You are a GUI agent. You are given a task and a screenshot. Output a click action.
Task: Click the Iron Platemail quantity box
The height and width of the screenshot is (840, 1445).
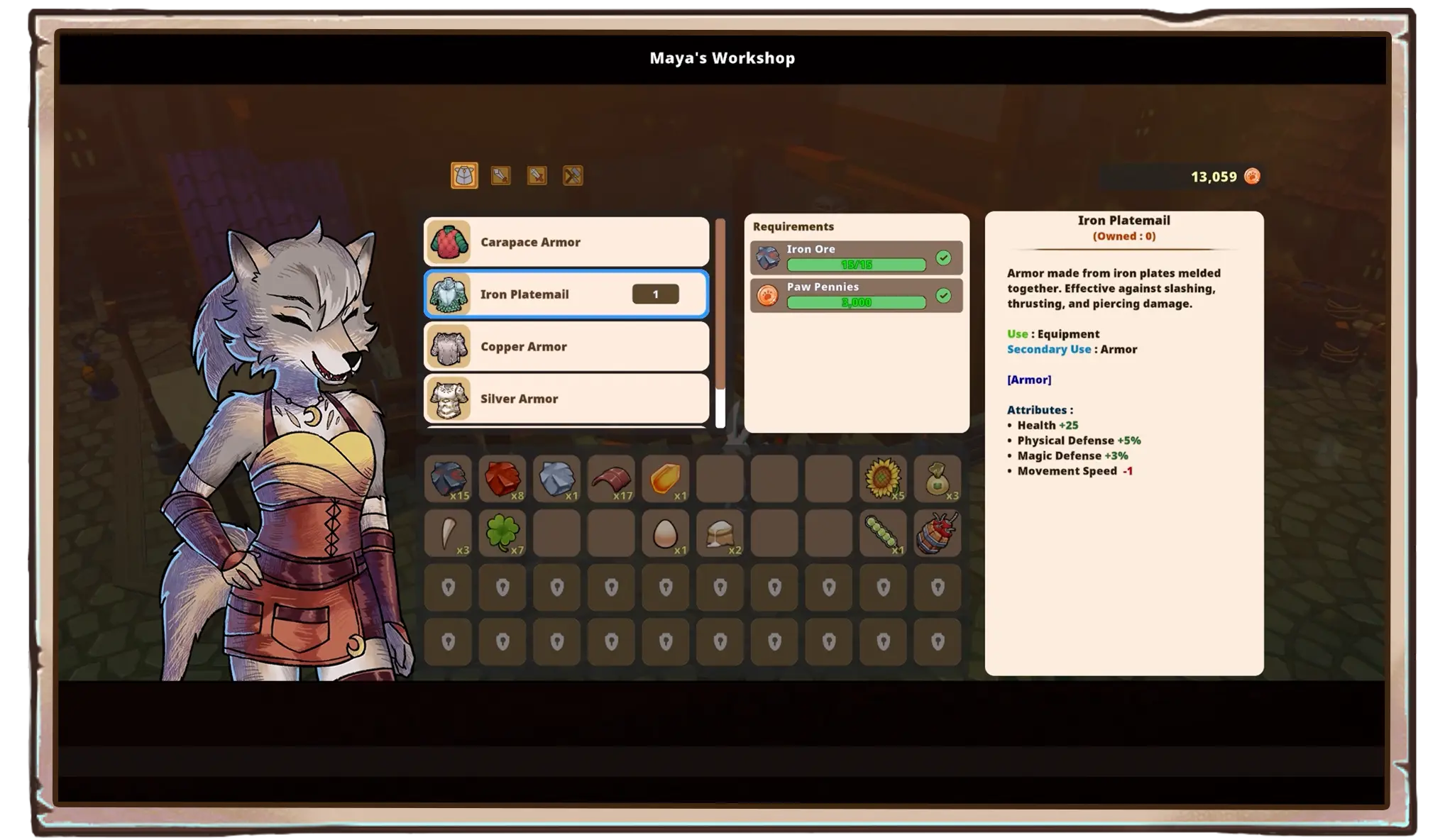tap(655, 294)
